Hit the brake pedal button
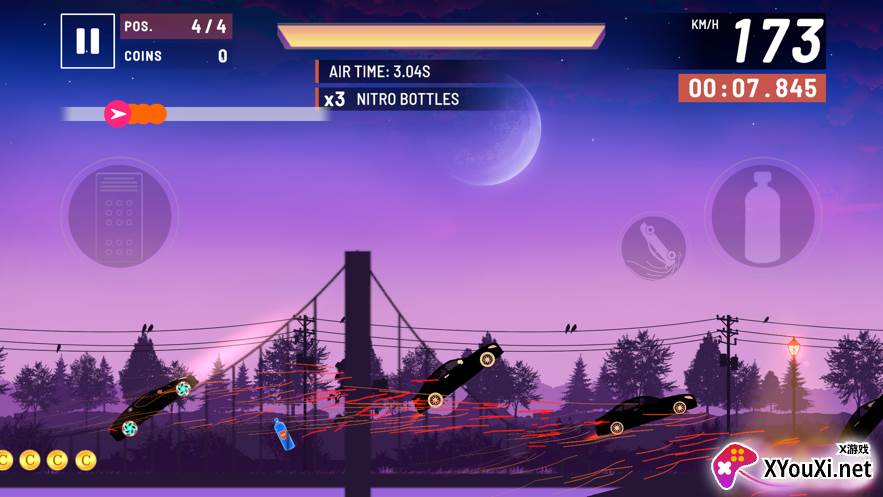 coord(119,213)
